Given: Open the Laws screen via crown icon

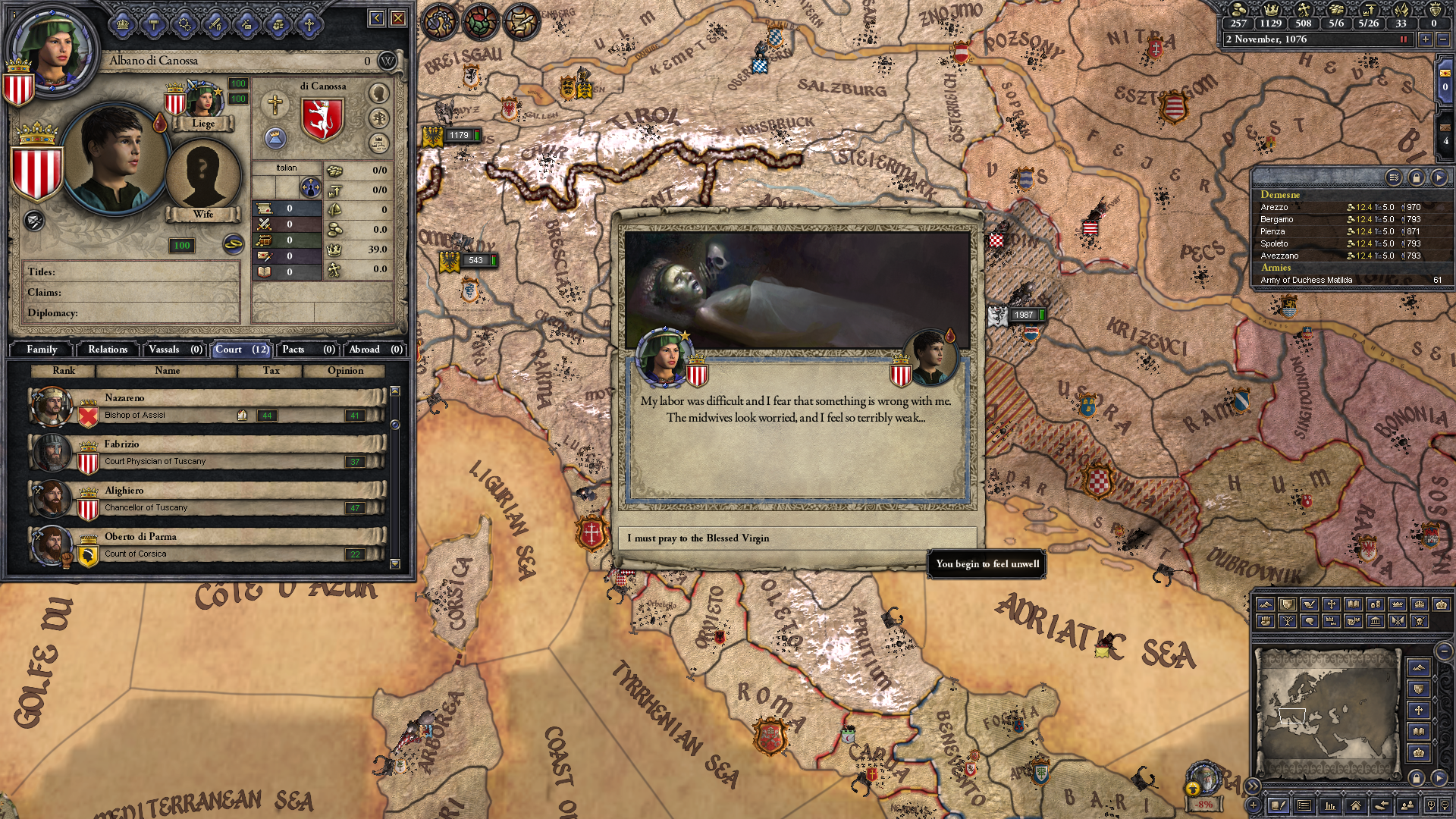Looking at the screenshot, I should point(124,24).
